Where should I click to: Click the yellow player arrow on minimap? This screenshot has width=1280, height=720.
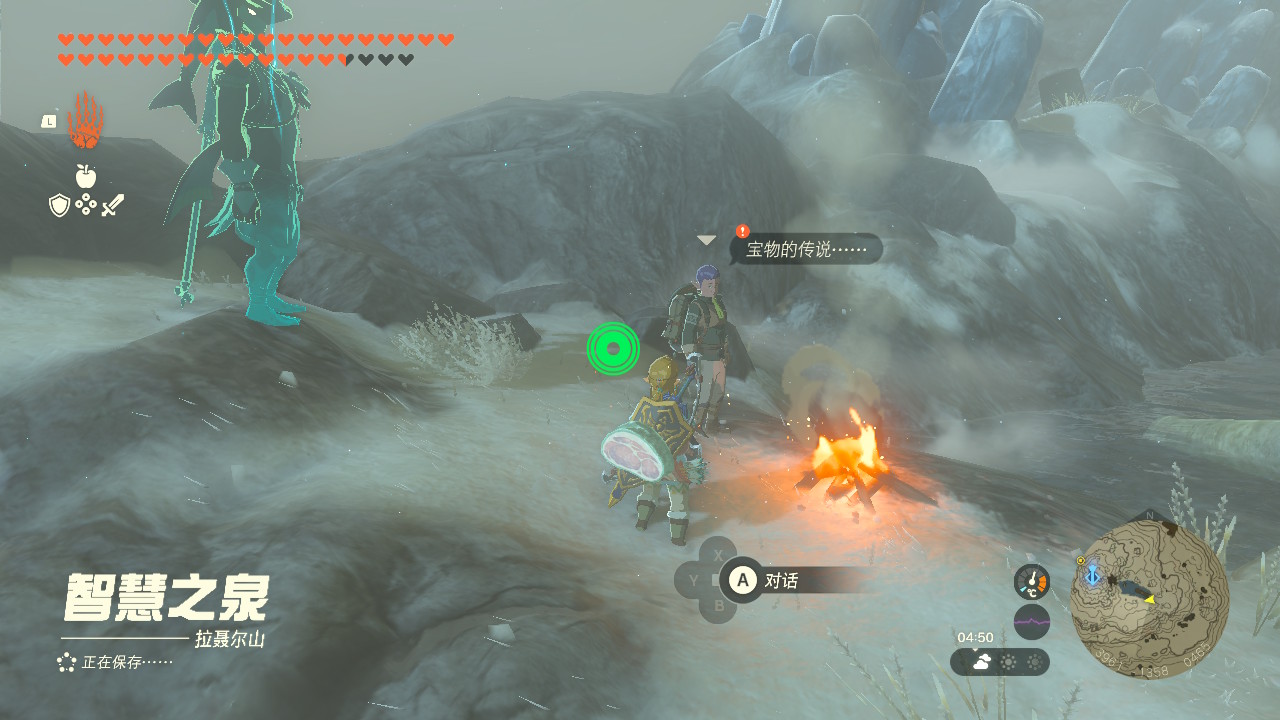pyautogui.click(x=1150, y=599)
